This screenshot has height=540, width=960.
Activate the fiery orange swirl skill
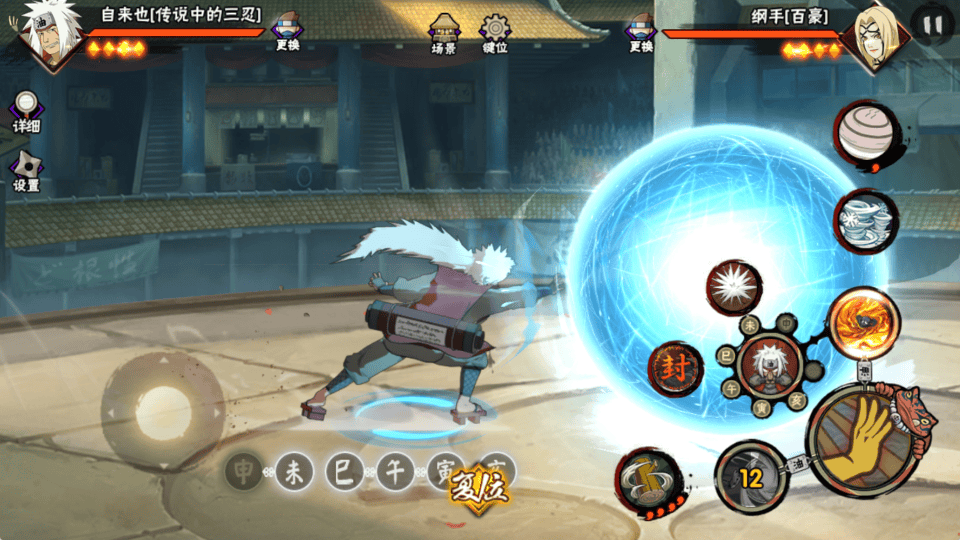coord(863,322)
